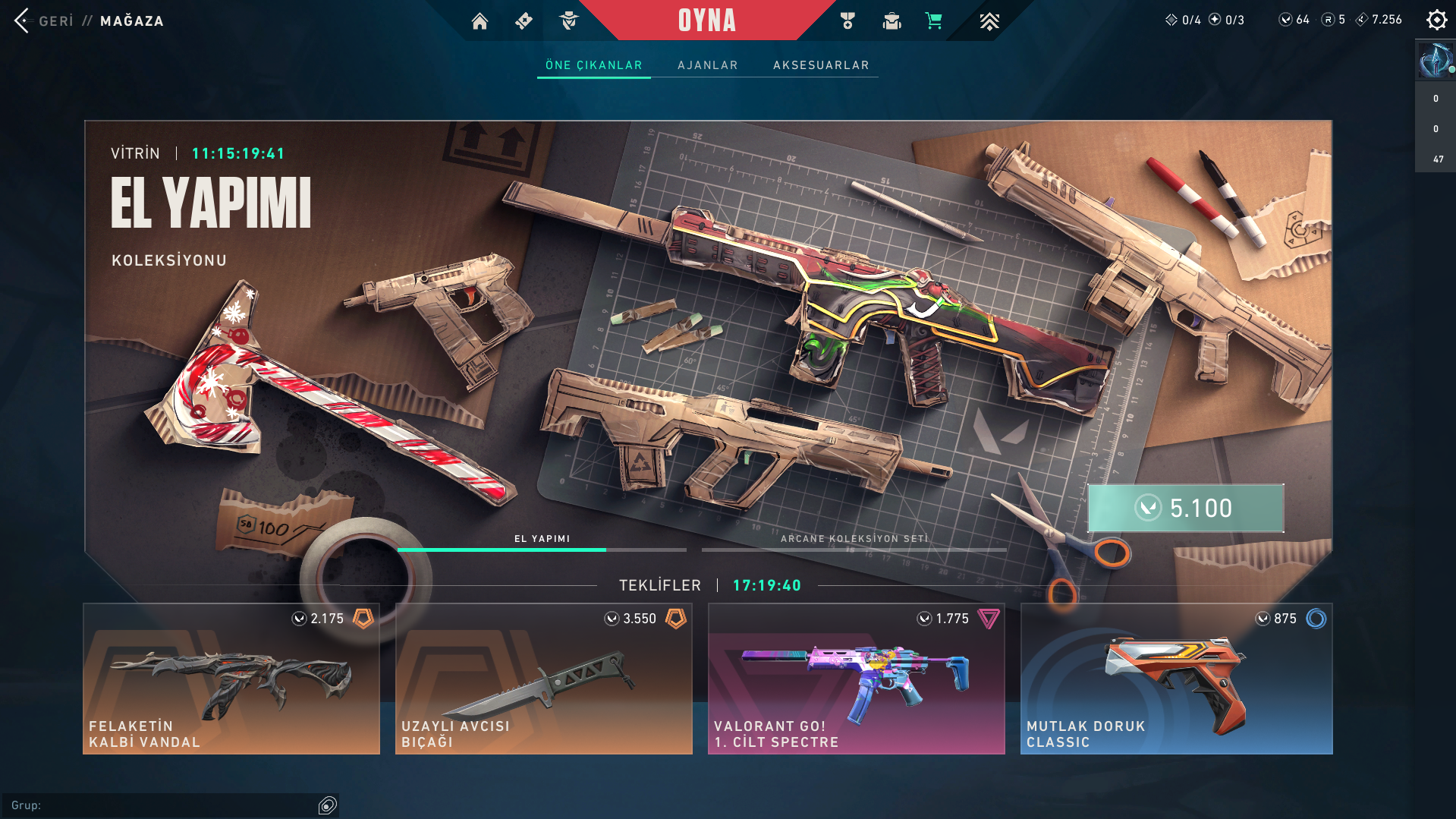This screenshot has height=819, width=1456.
Task: Click the red OYNA play button
Action: [x=706, y=20]
